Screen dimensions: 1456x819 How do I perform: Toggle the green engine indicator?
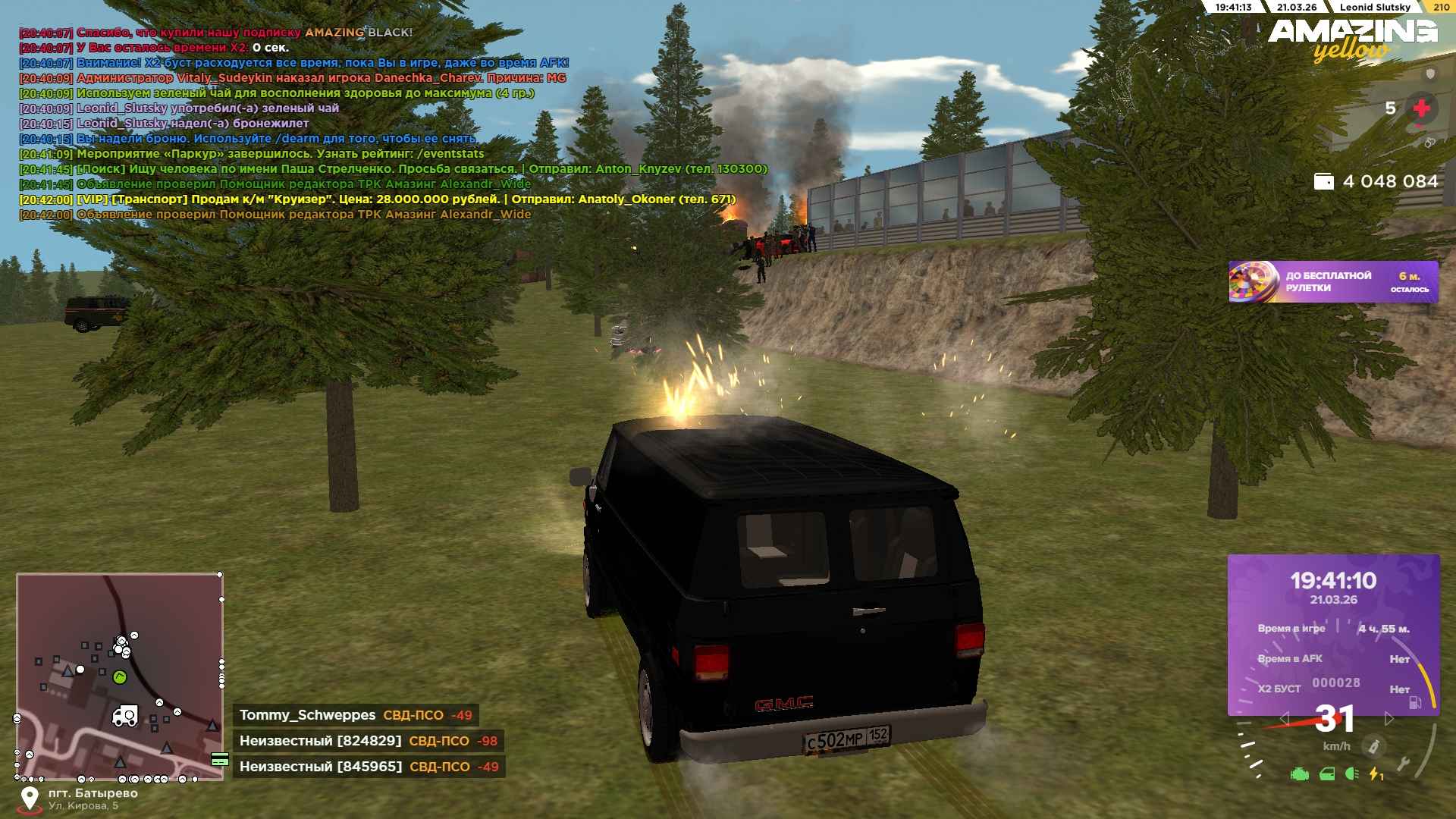(1300, 774)
